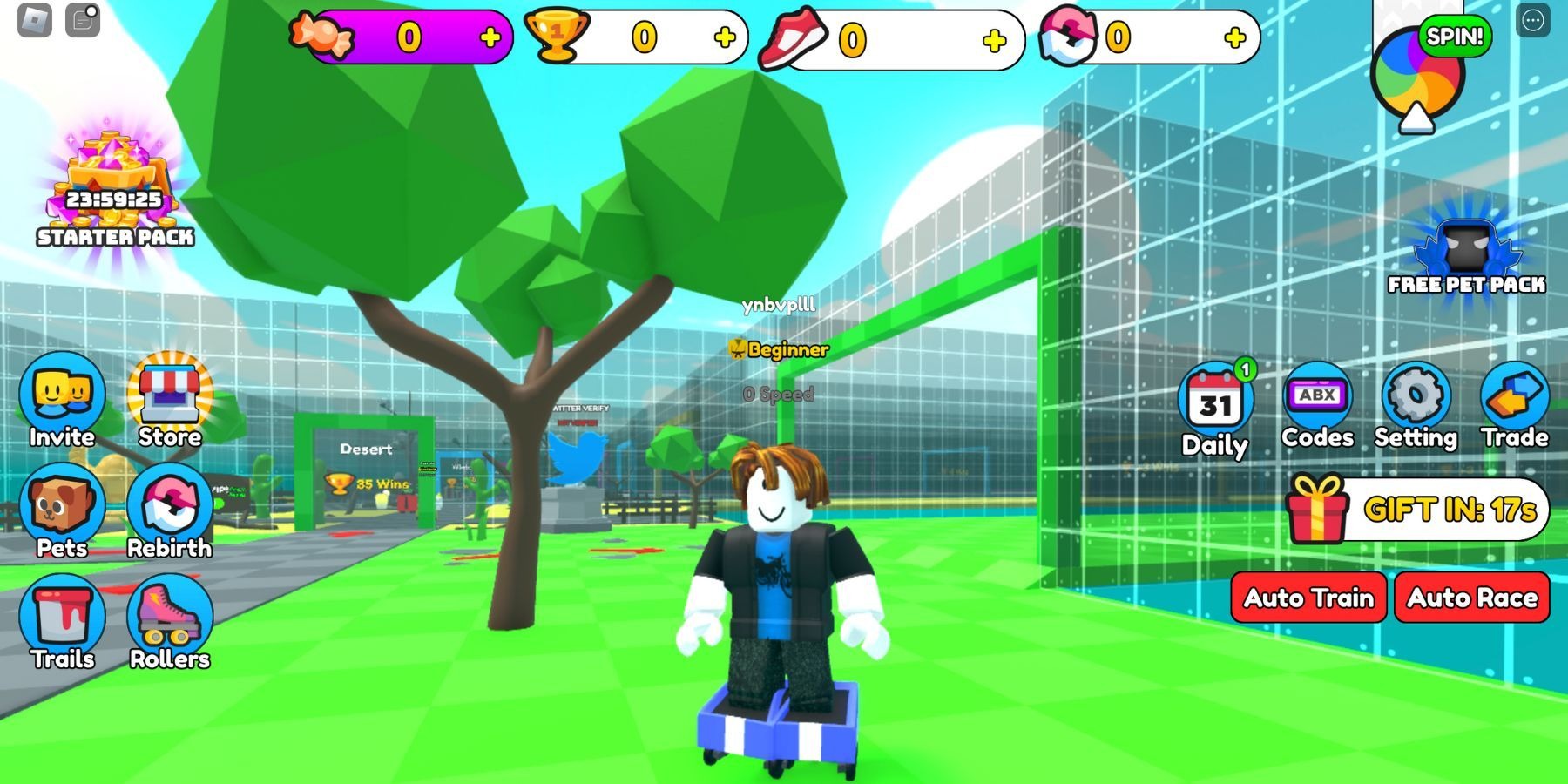Enable Auto Train mode
The width and height of the screenshot is (1568, 784).
(x=1307, y=598)
